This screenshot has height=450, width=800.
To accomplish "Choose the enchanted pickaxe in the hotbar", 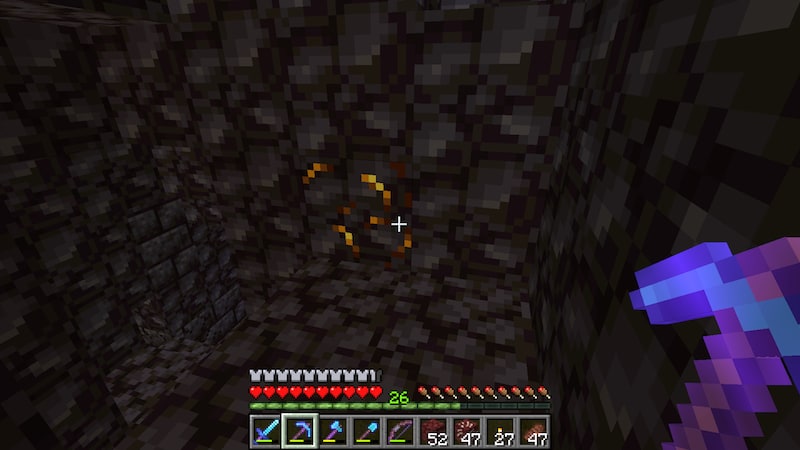I will (299, 432).
